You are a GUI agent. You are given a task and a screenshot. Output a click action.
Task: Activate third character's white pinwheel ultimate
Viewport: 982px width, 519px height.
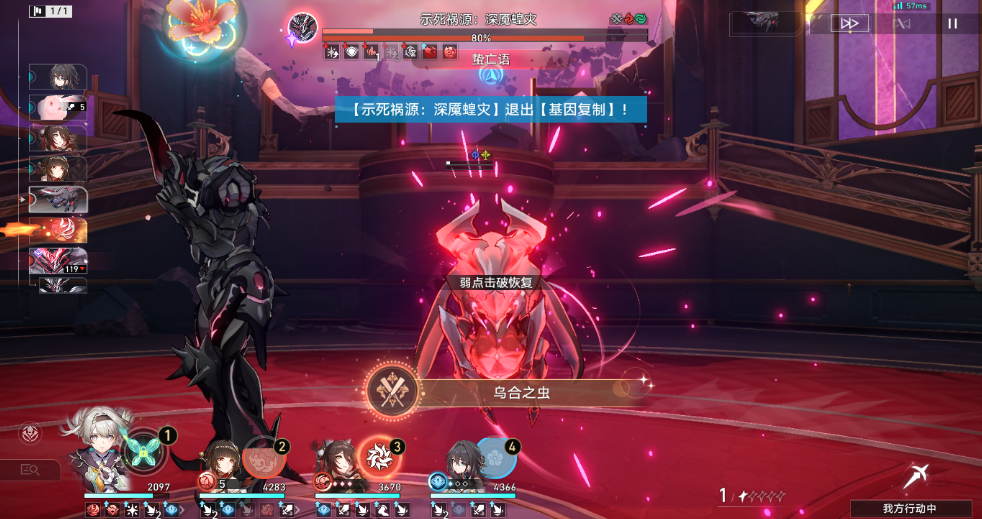tap(378, 457)
